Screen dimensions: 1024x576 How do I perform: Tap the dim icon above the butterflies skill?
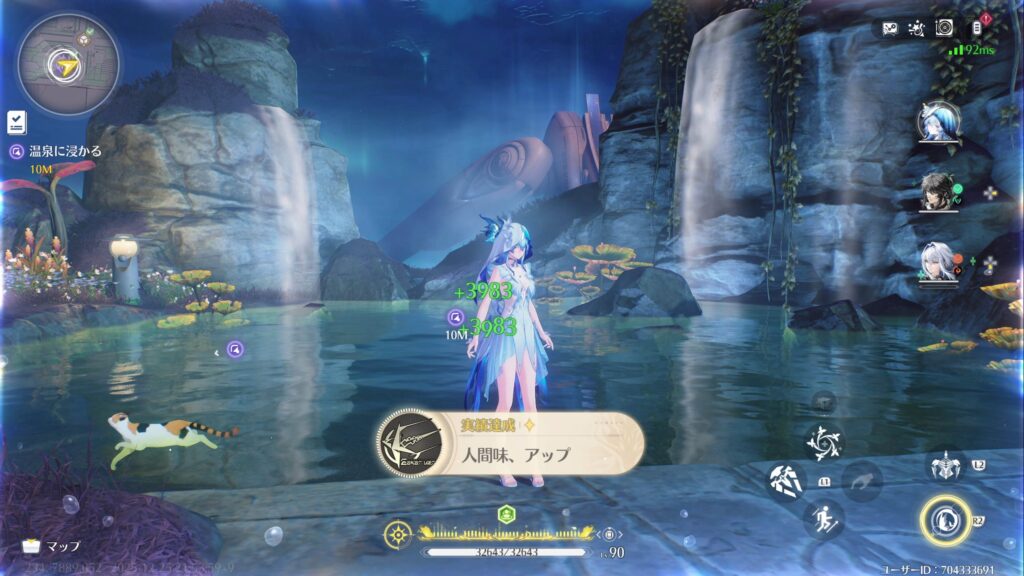point(824,402)
